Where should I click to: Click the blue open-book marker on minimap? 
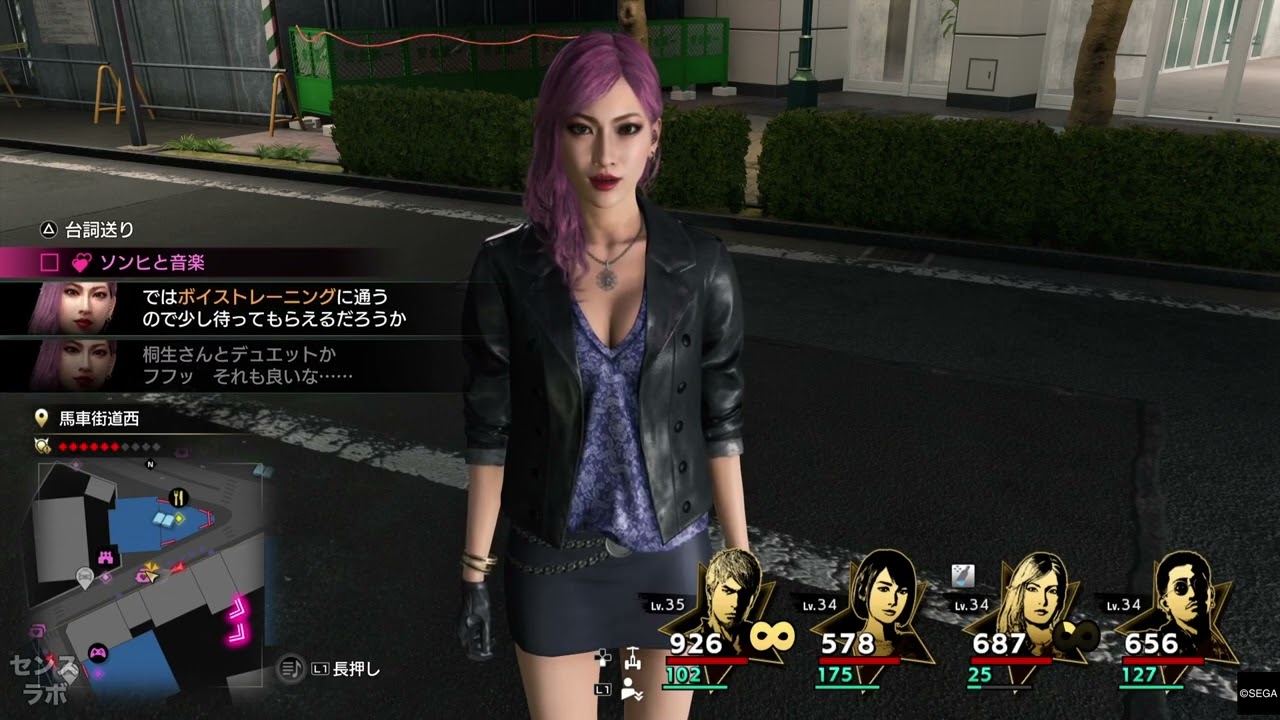tap(165, 517)
